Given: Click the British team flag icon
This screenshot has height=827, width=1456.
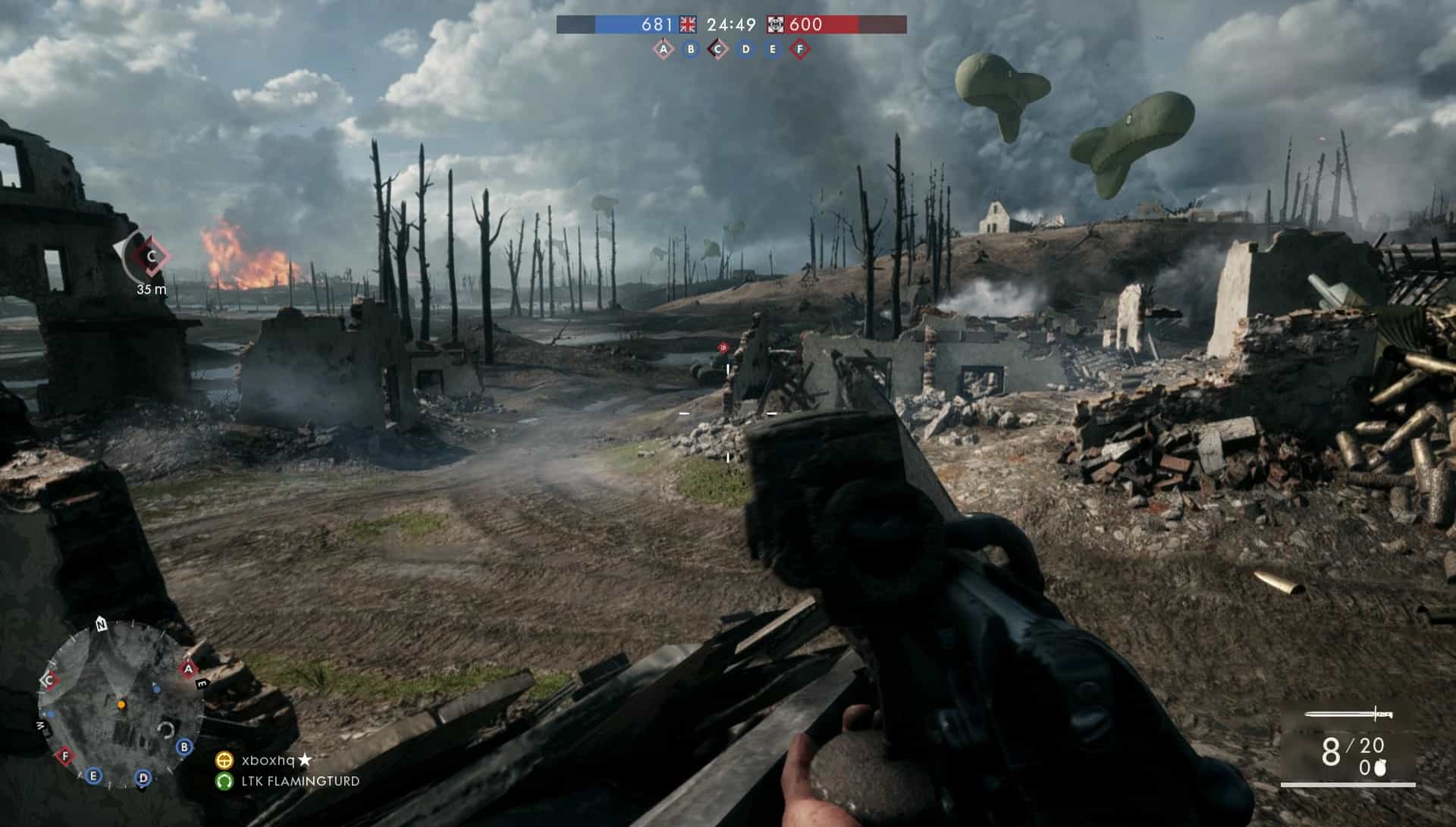Looking at the screenshot, I should tap(688, 24).
